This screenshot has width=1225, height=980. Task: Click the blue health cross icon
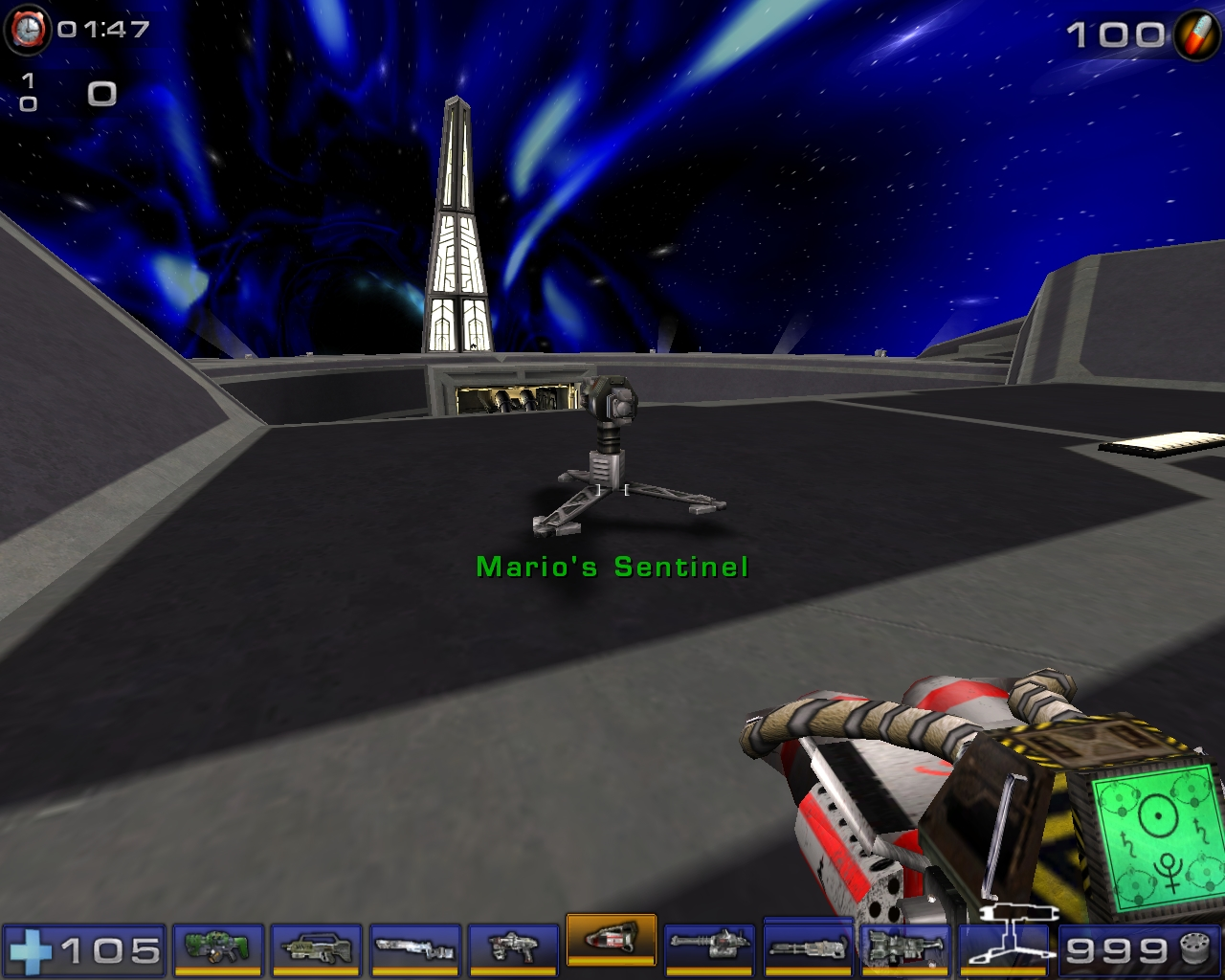[32, 951]
